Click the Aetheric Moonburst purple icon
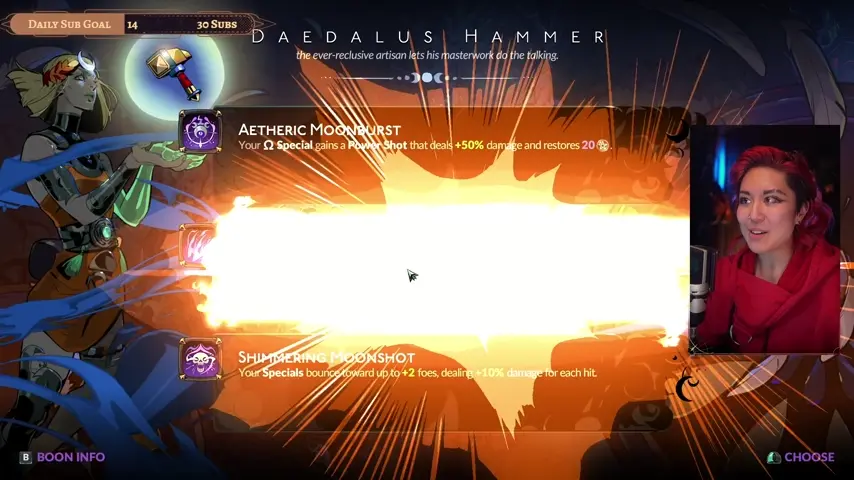The image size is (854, 480). pyautogui.click(x=200, y=132)
